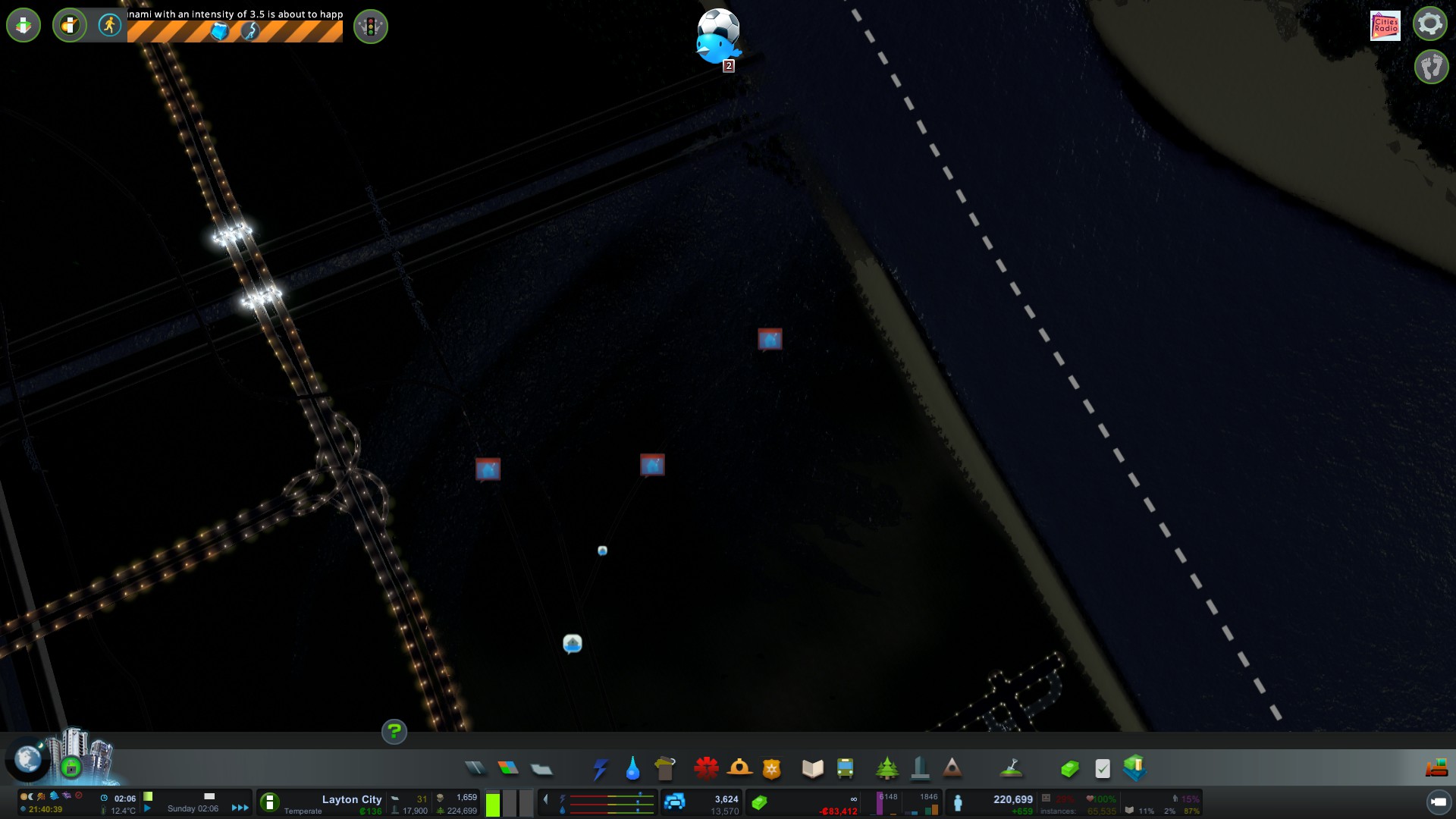
Task: Click the green question mark help button
Action: (x=394, y=732)
